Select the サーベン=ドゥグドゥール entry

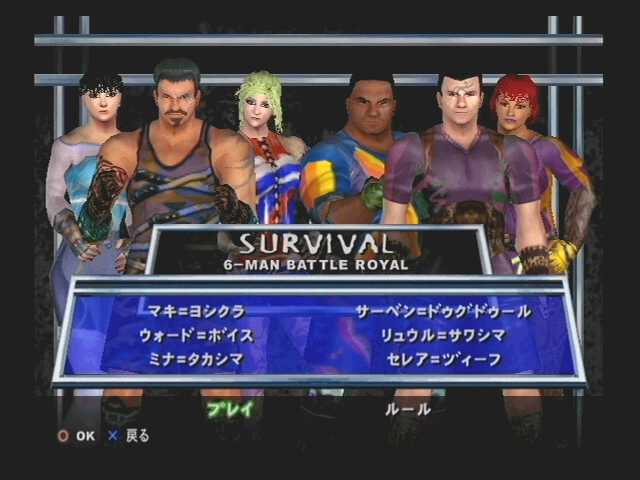[x=444, y=311]
